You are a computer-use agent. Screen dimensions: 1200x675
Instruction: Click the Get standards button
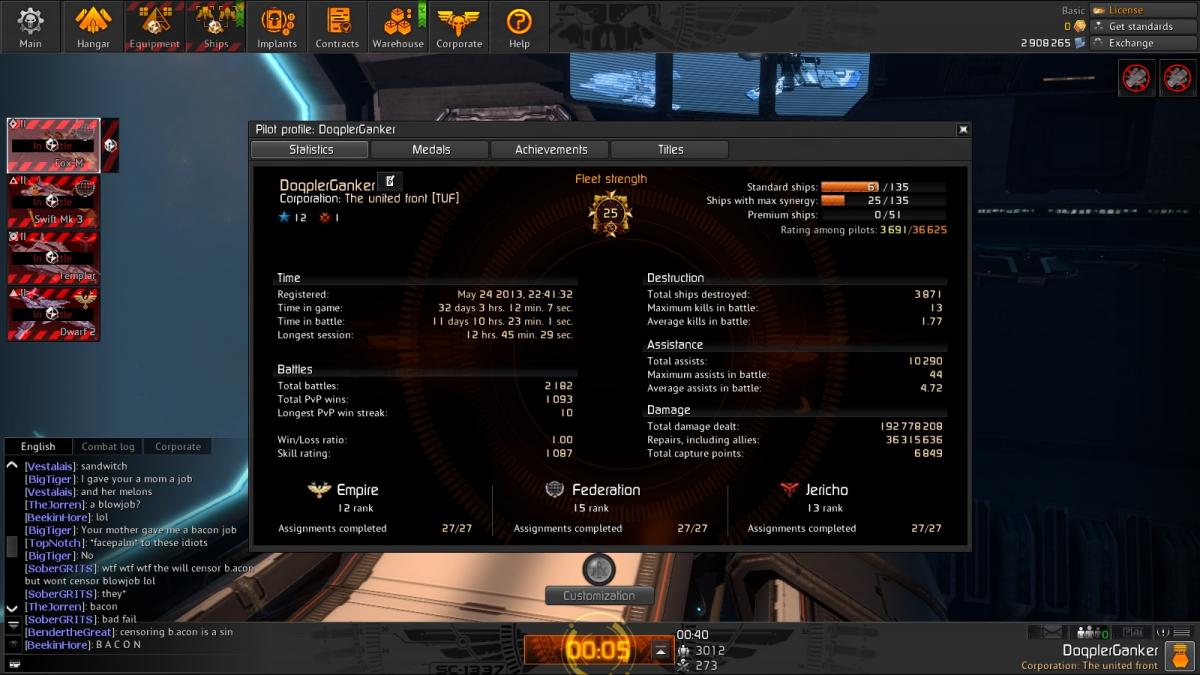click(x=1140, y=27)
